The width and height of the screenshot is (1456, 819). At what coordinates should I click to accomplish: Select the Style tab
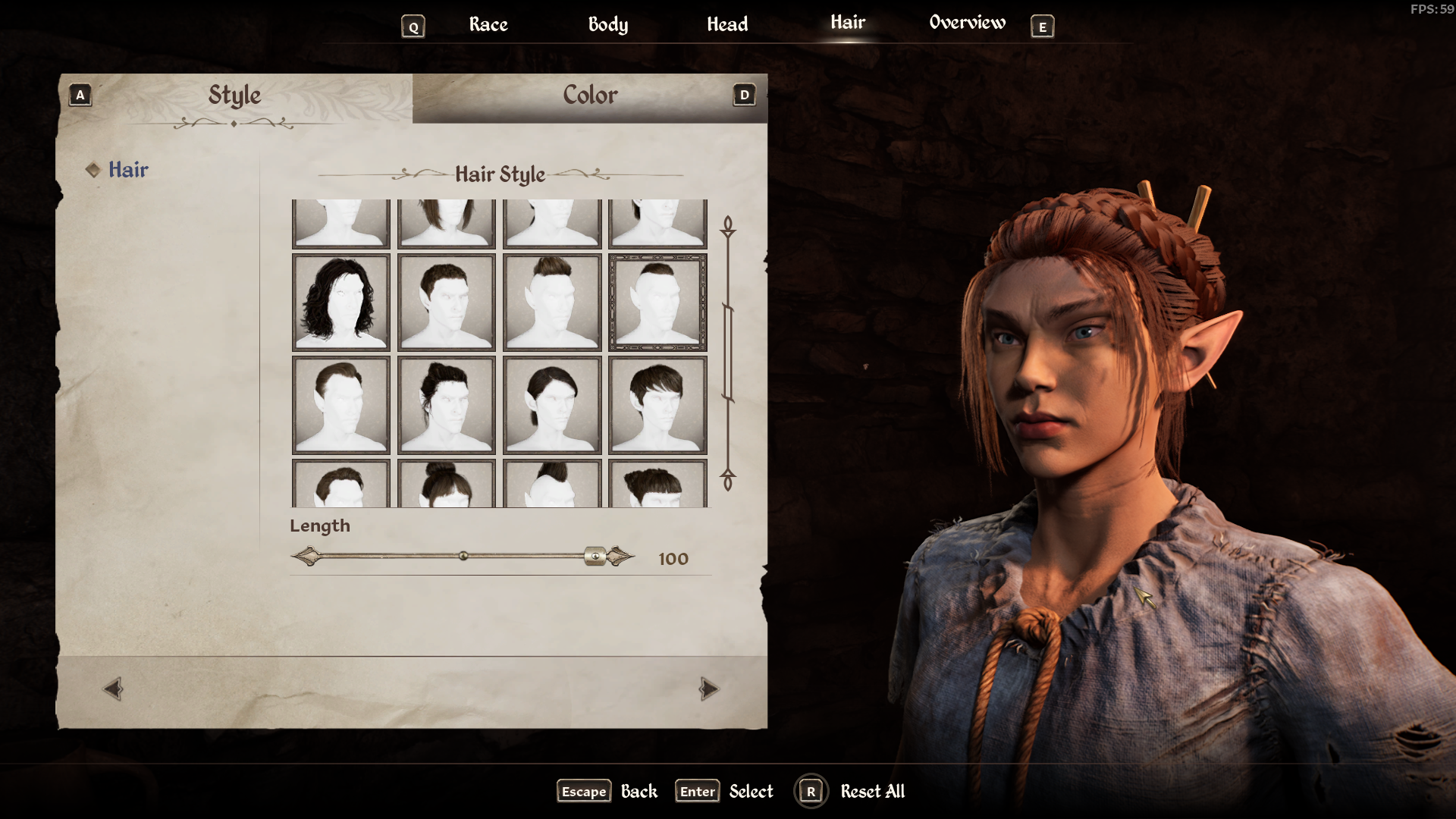234,96
